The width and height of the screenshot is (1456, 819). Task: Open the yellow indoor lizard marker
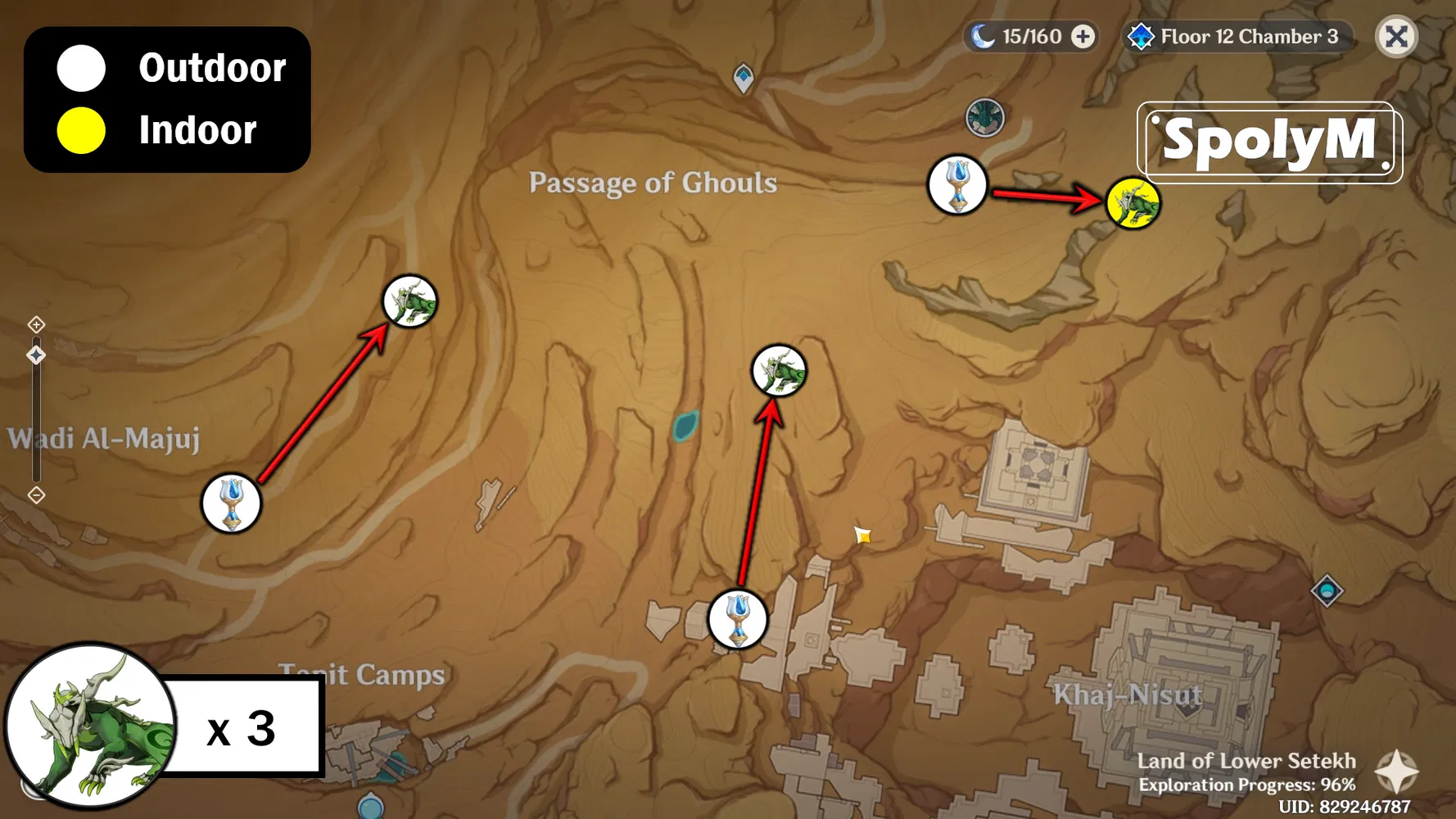[x=1133, y=204]
